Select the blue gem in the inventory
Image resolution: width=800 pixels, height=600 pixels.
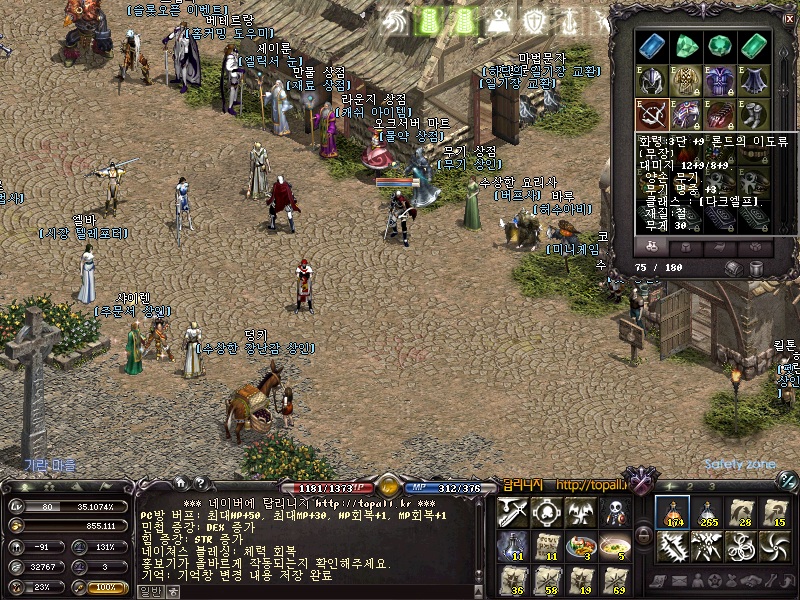coord(653,46)
